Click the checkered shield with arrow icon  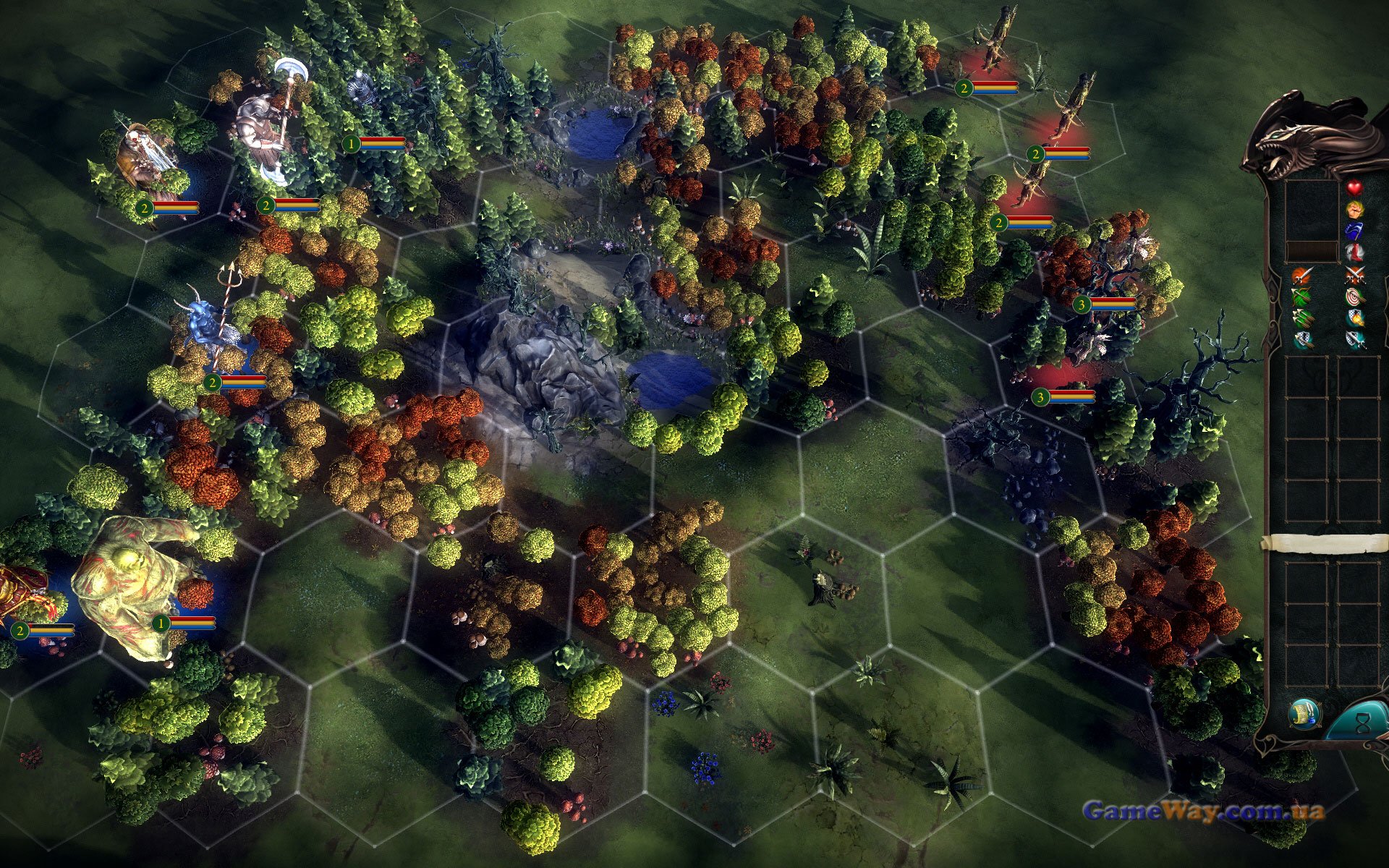[1301, 340]
